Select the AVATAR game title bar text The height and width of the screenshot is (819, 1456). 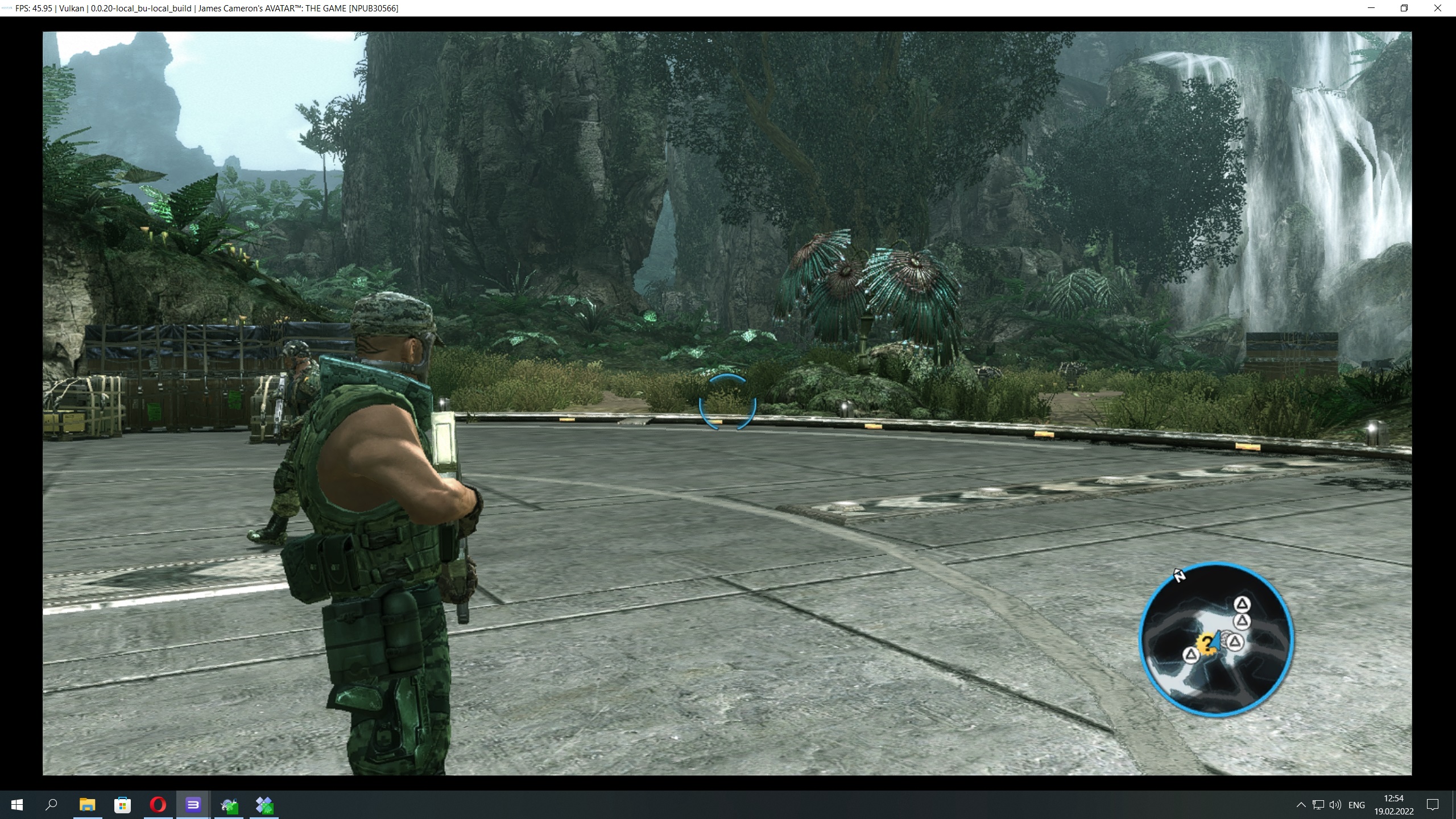pos(270,8)
